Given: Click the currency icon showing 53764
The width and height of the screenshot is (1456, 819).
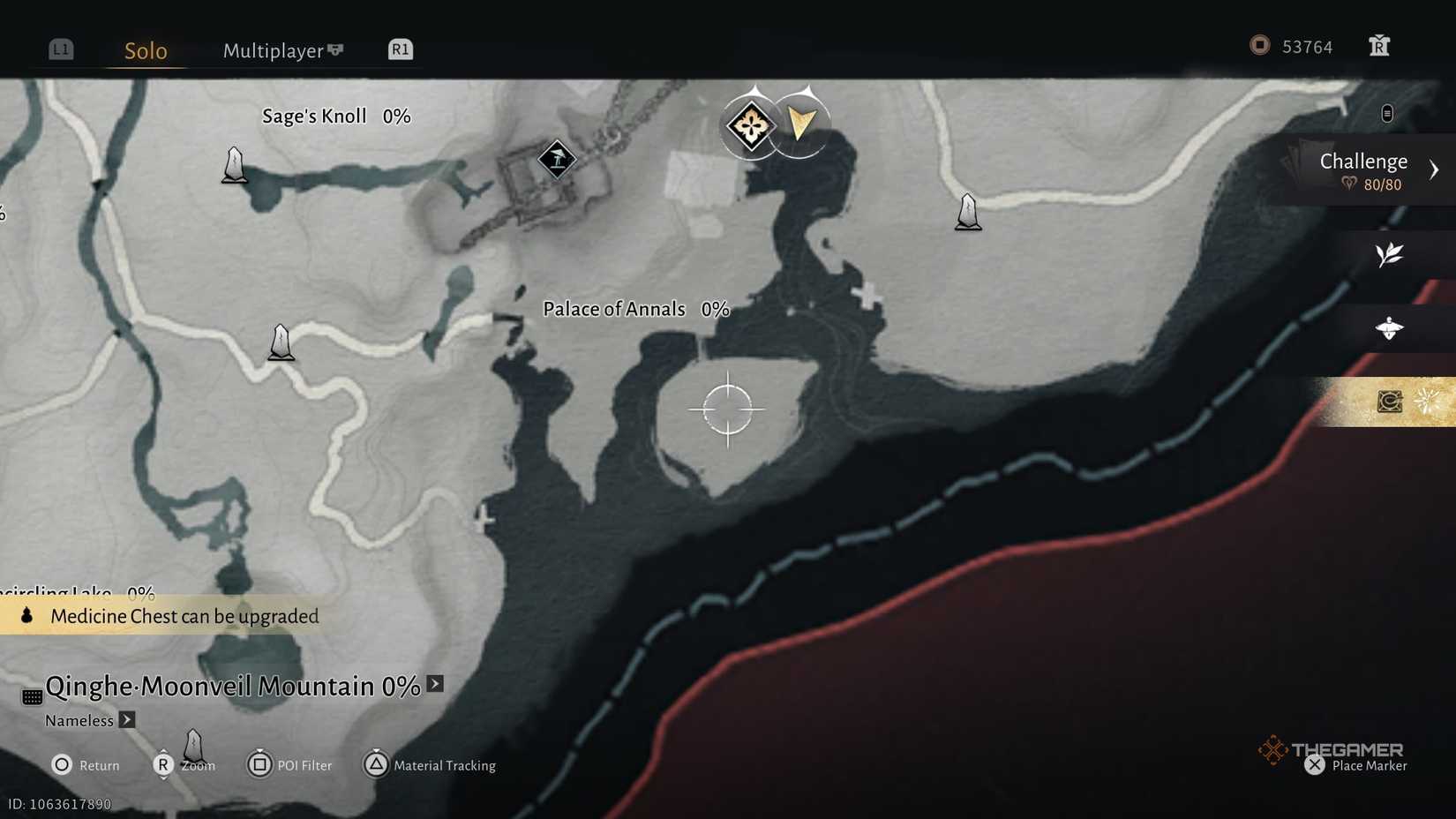Looking at the screenshot, I should (1259, 46).
